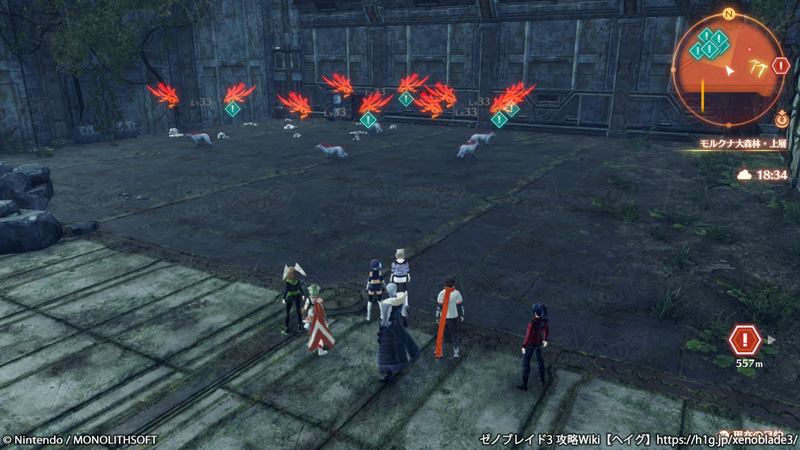Select the teal exclamation cluster on minimap
The image size is (800, 450).
click(710, 43)
